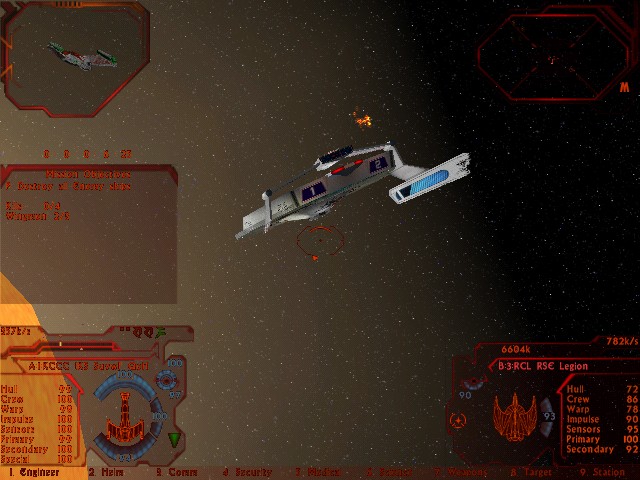The image size is (640, 480).
Task: Click the green down-arrow indicator
Action: (x=174, y=440)
